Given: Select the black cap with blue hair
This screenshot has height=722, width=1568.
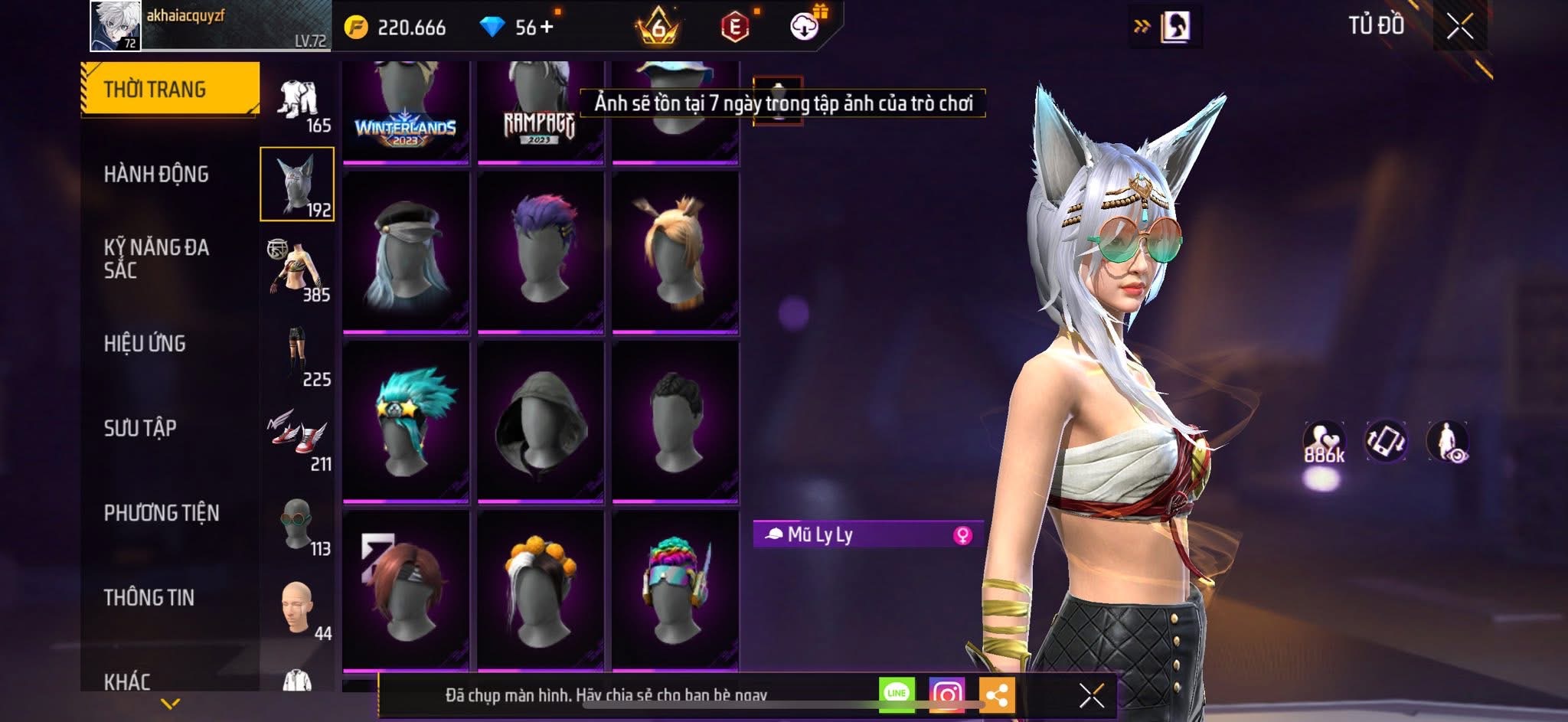Looking at the screenshot, I should click(406, 253).
